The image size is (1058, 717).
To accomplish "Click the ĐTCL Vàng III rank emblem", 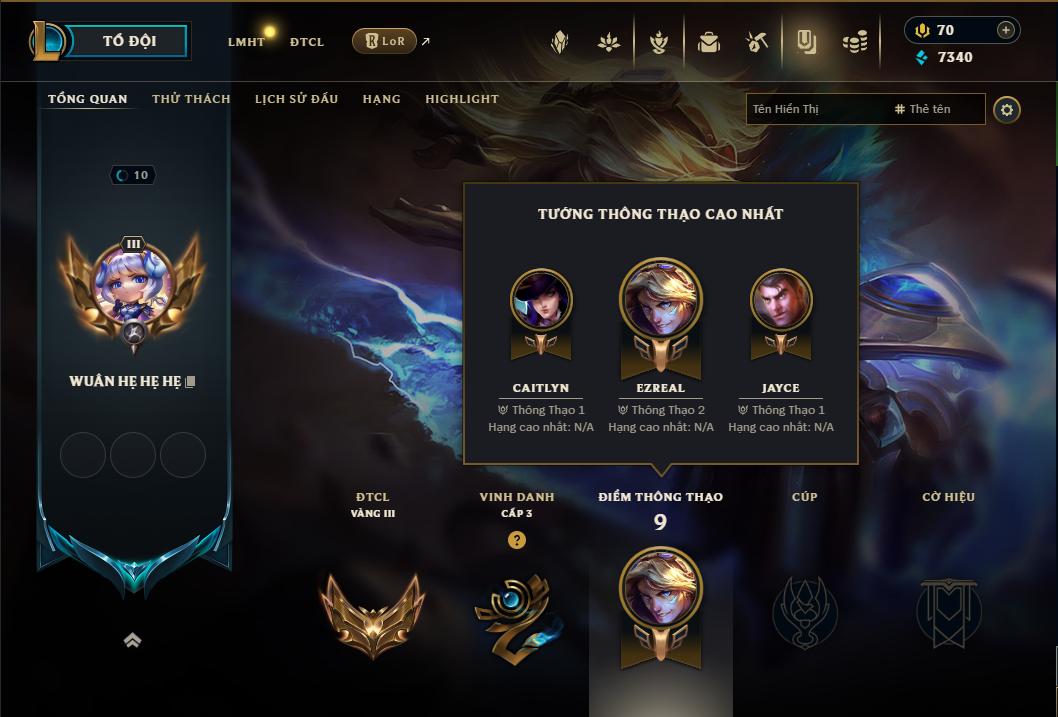I will [x=372, y=613].
